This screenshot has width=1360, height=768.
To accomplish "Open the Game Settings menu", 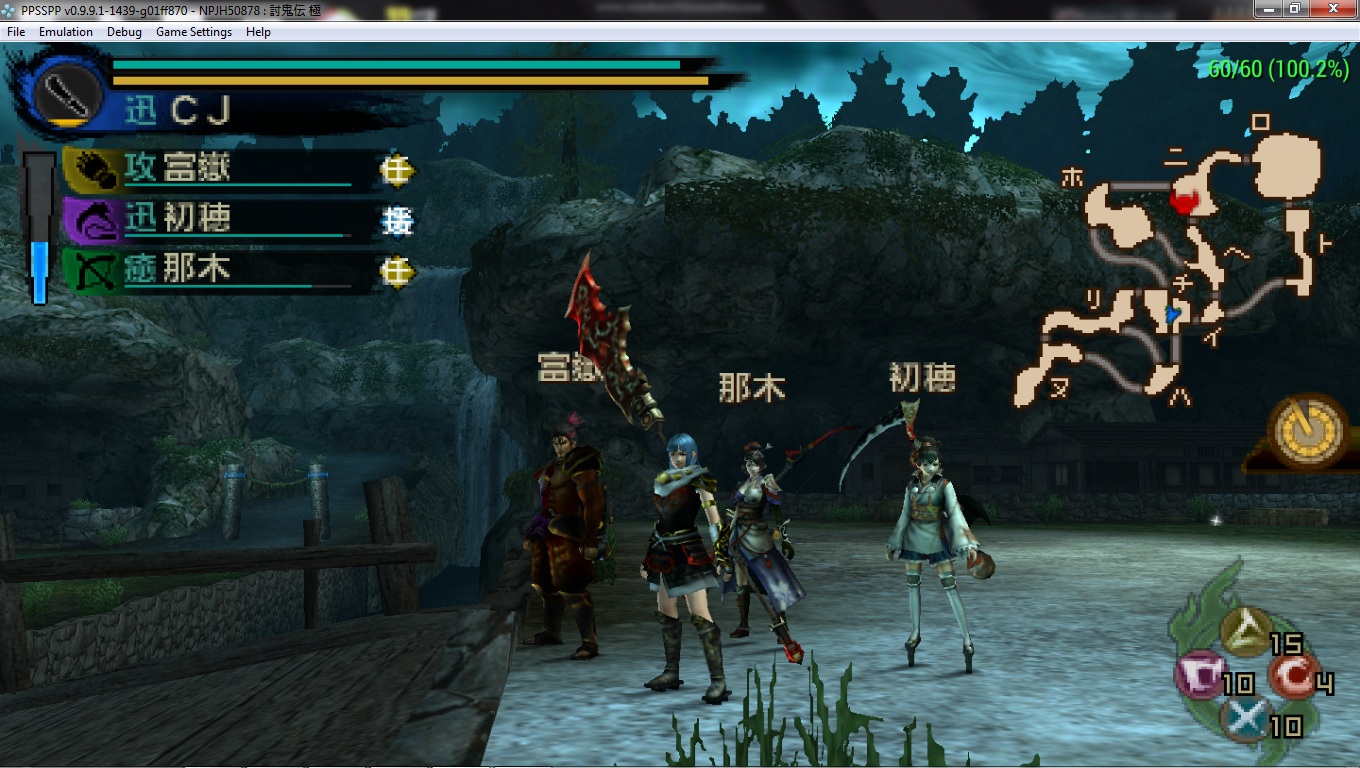I will point(194,32).
